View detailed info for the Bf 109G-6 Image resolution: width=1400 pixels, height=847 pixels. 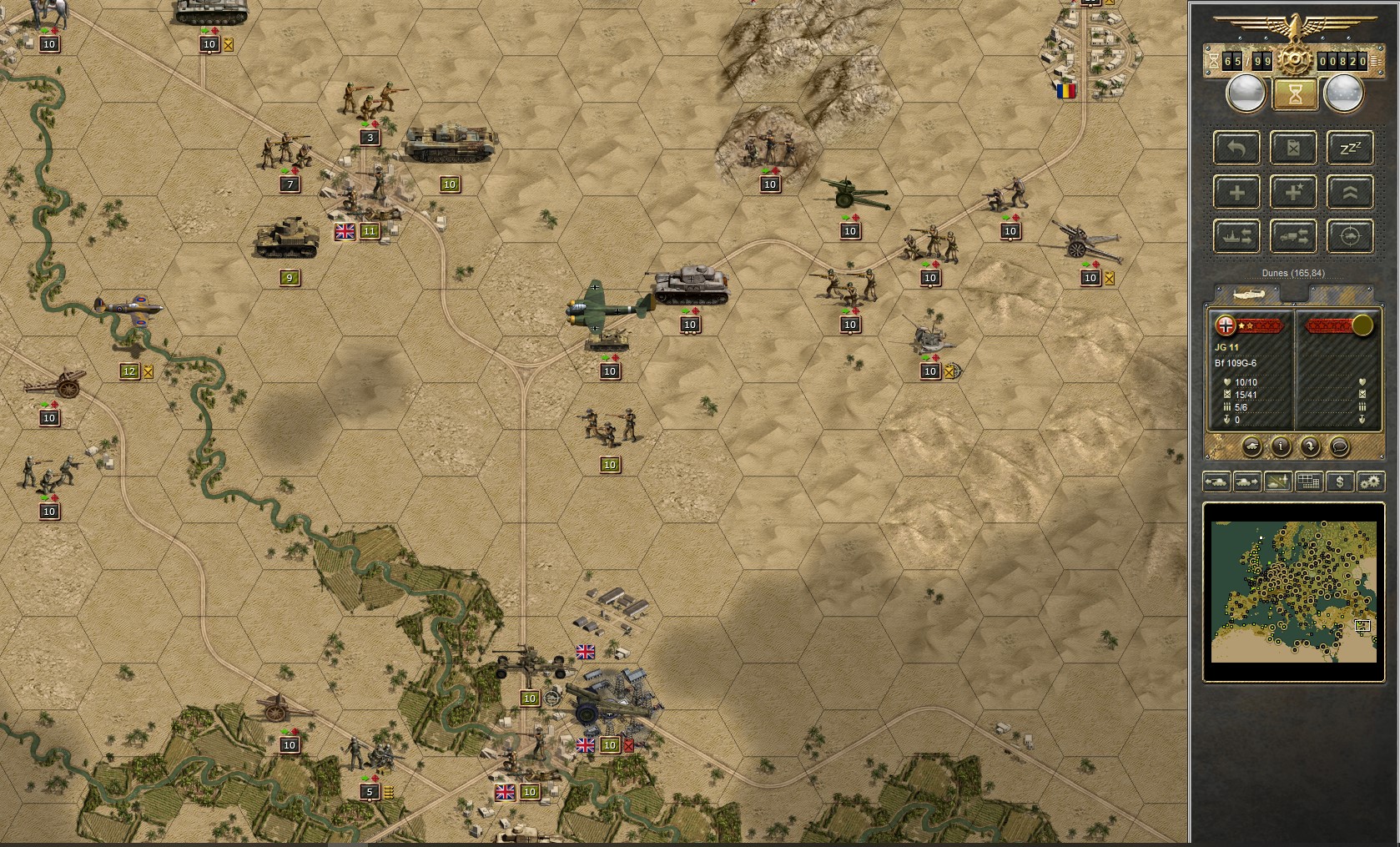(x=1281, y=447)
